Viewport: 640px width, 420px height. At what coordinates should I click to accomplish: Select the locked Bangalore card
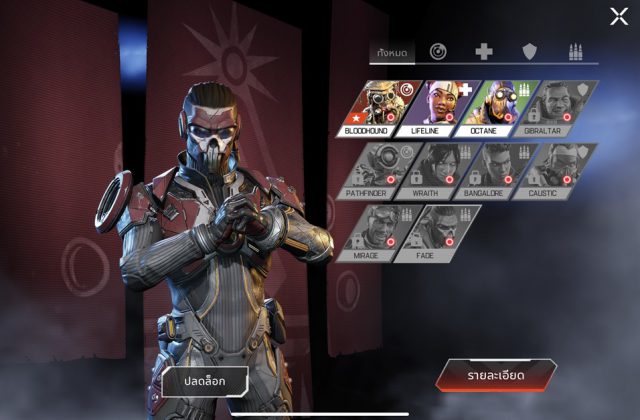click(500, 169)
